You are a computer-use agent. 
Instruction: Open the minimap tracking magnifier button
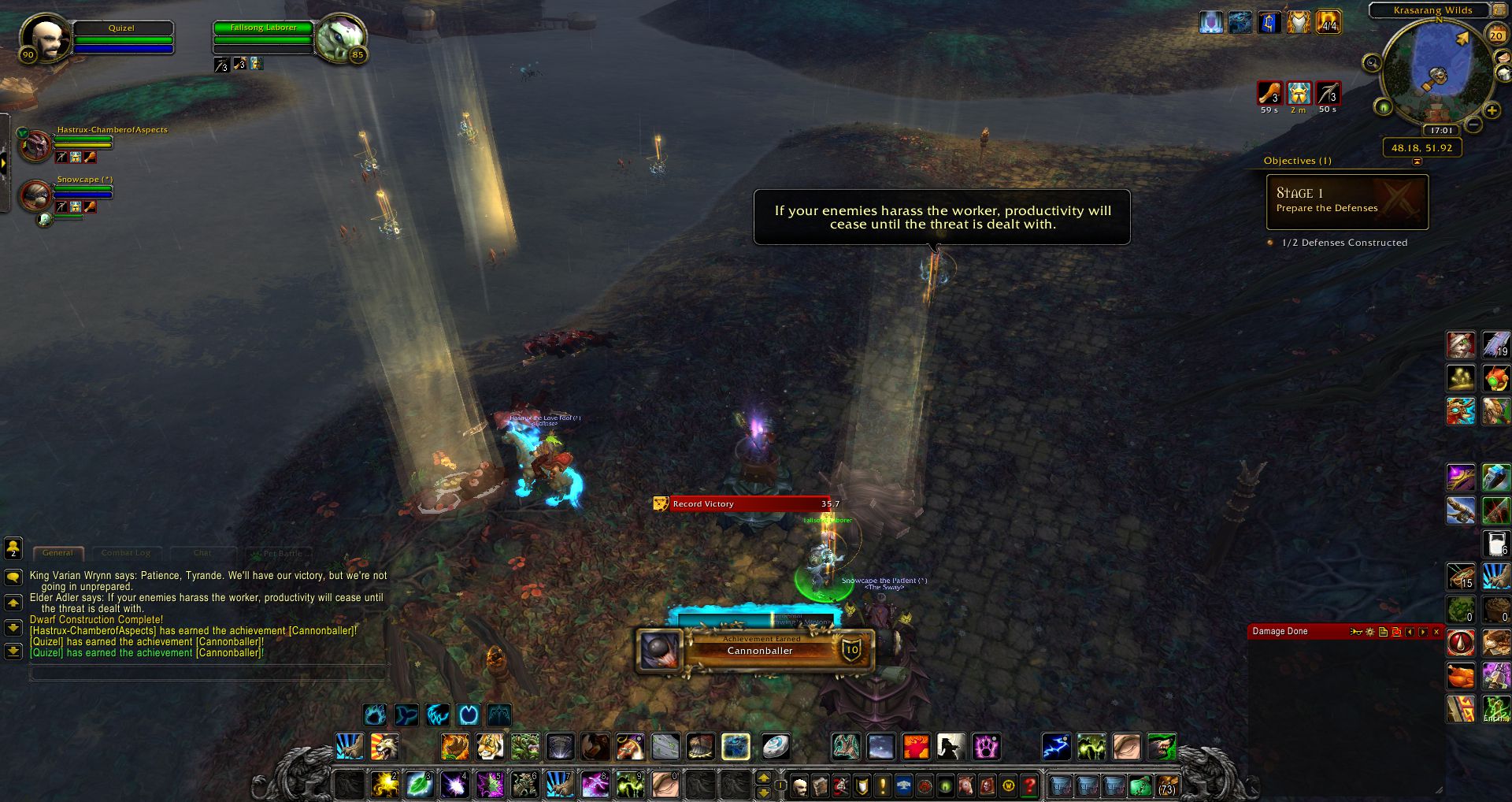click(x=1372, y=63)
